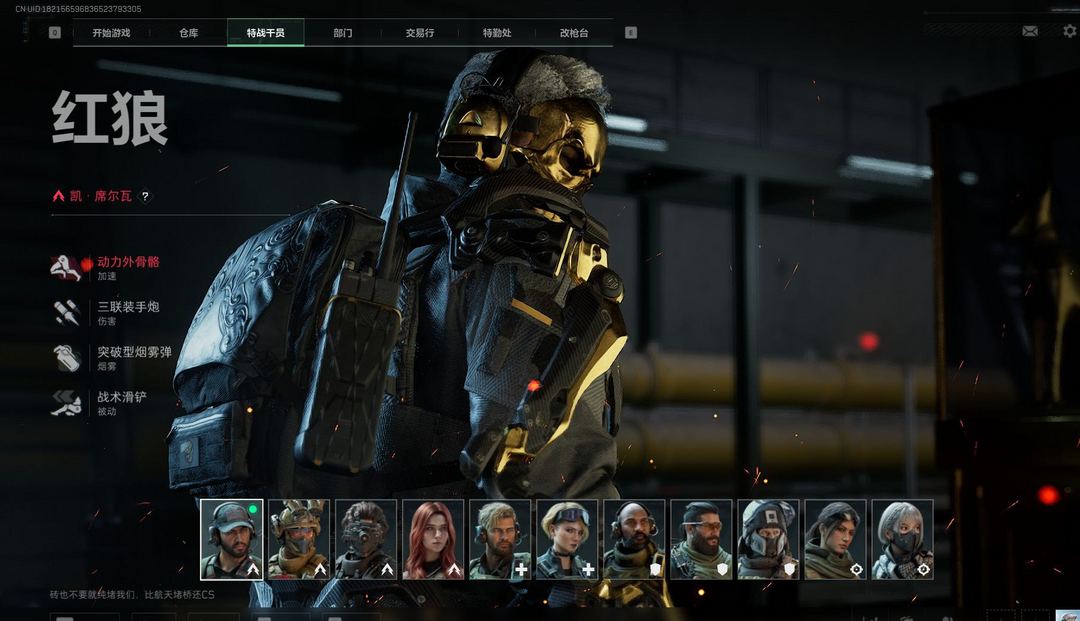The image size is (1080, 621).
Task: Switch to the 特勤处 tab
Action: coord(496,33)
